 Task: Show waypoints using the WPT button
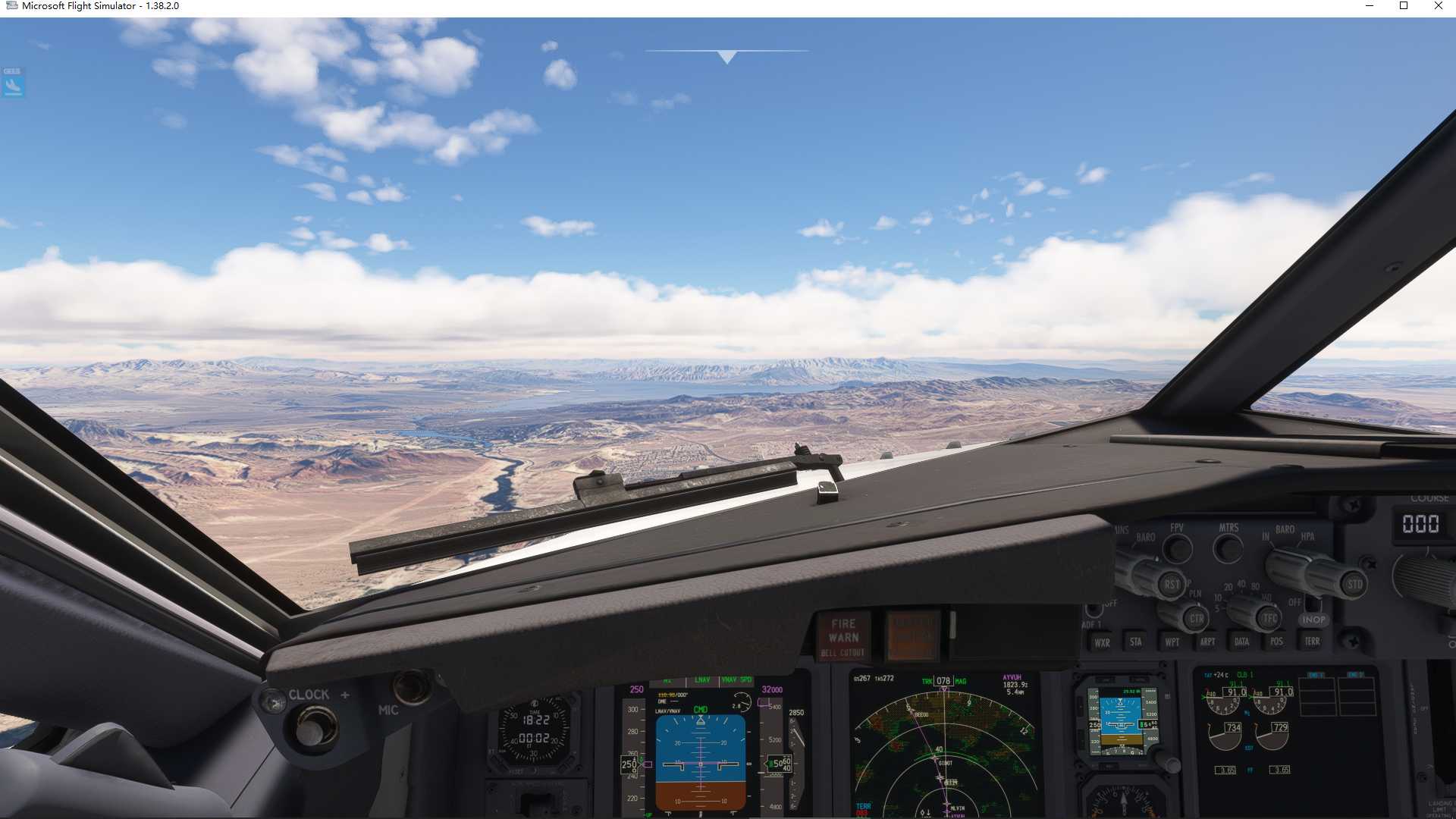[x=1172, y=642]
